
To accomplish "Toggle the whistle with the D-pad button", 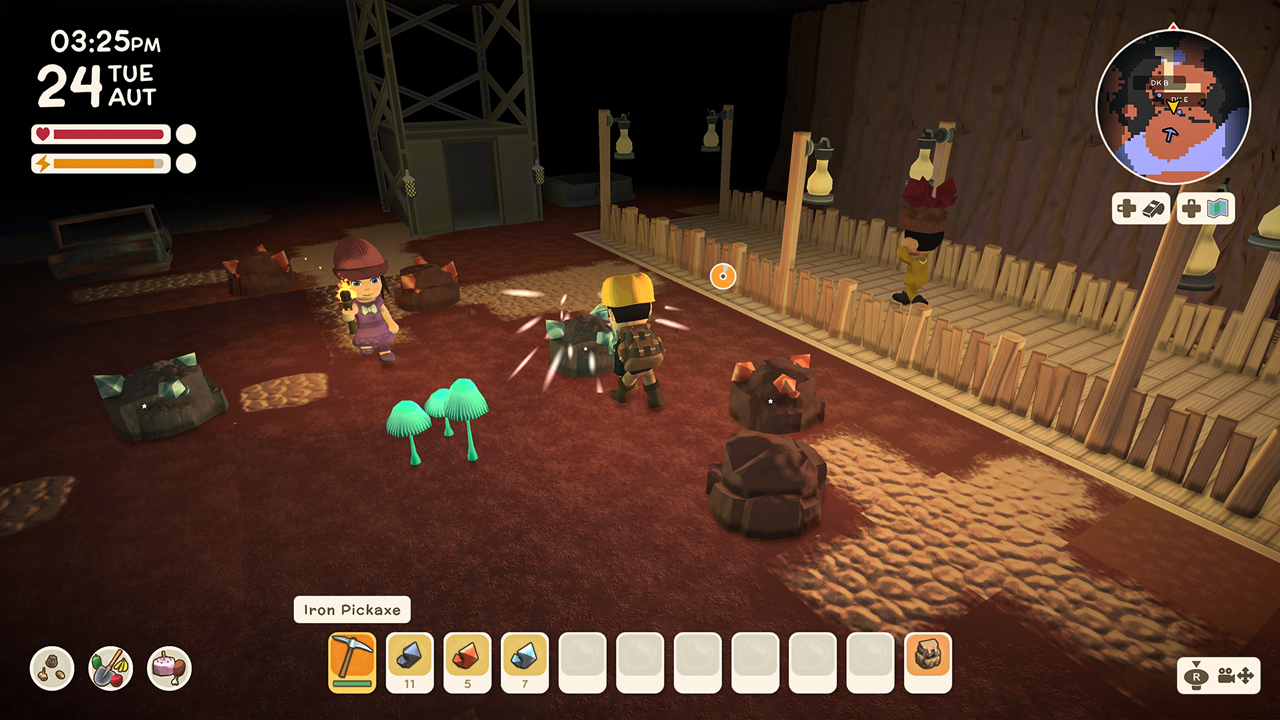I will click(1140, 208).
